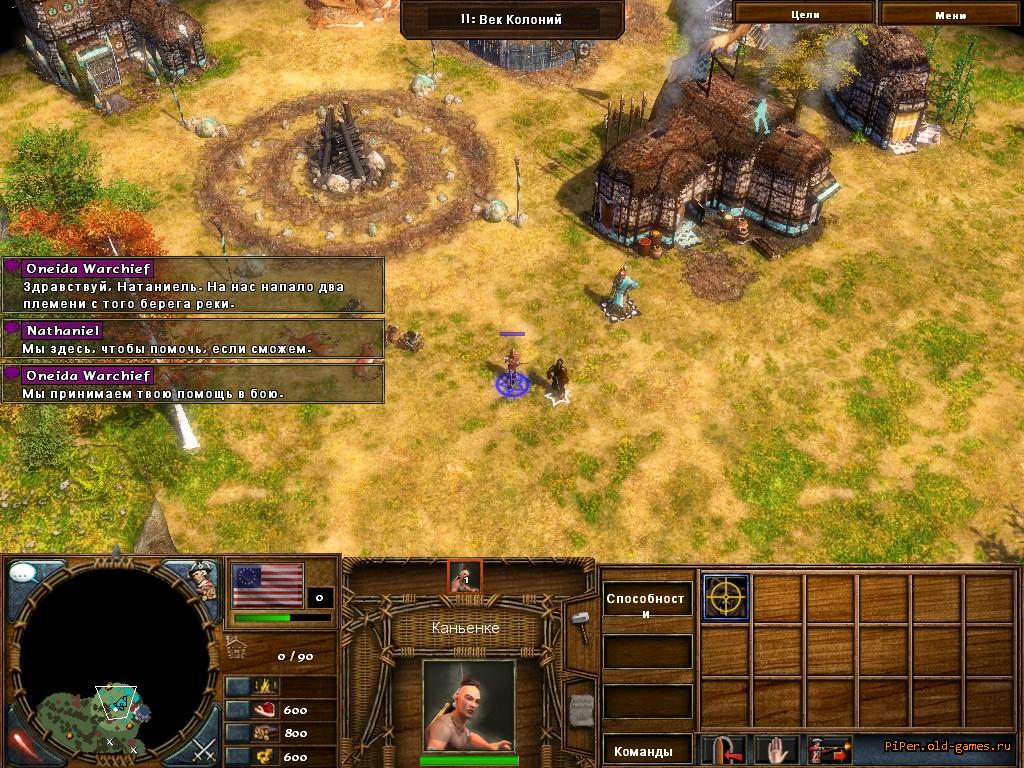Click the wood resource row
This screenshot has width=1024, height=768.
279,733
